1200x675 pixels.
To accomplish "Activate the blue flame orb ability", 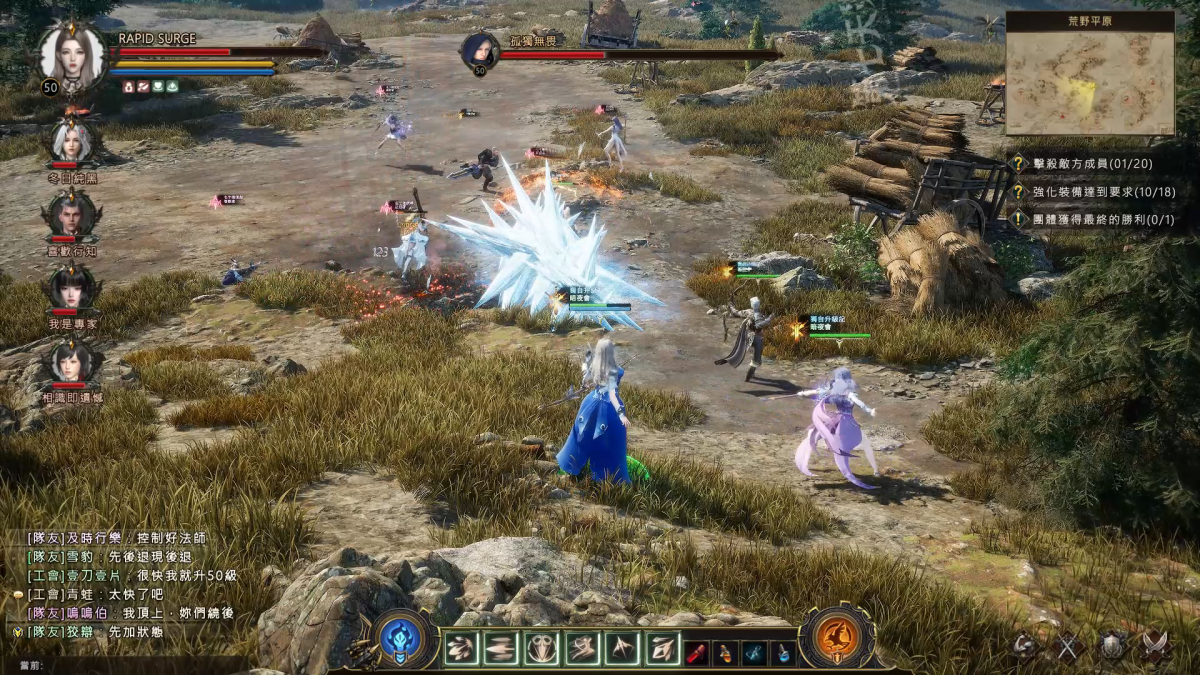I will [x=402, y=639].
